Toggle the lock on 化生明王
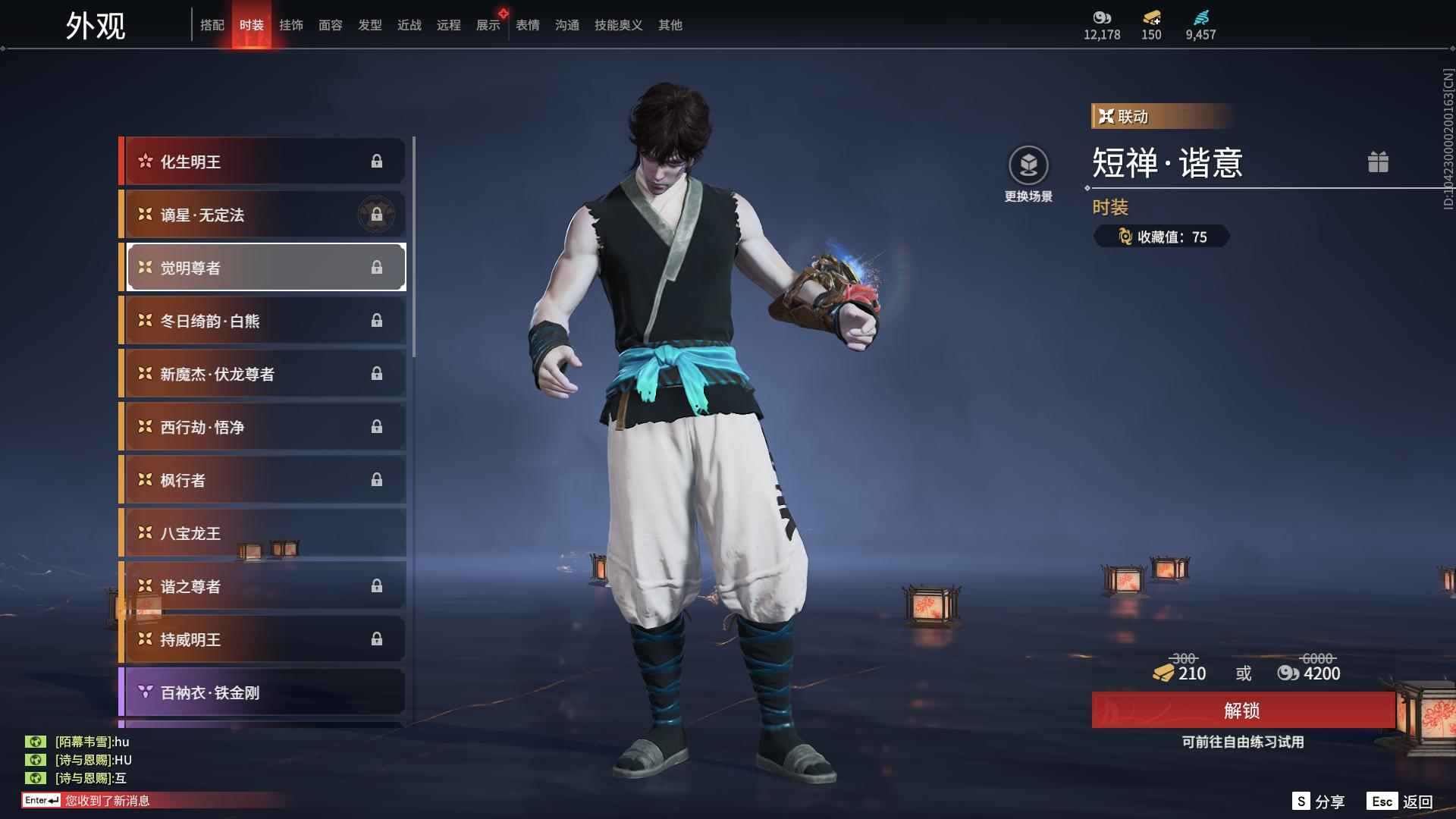1456x819 pixels. pos(377,161)
